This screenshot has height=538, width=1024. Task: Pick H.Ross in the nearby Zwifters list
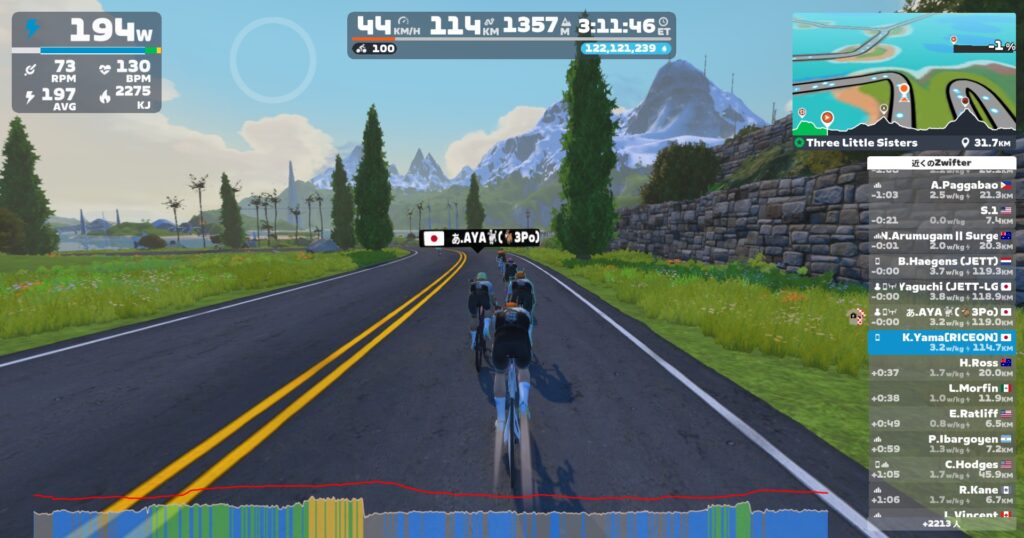(x=940, y=368)
